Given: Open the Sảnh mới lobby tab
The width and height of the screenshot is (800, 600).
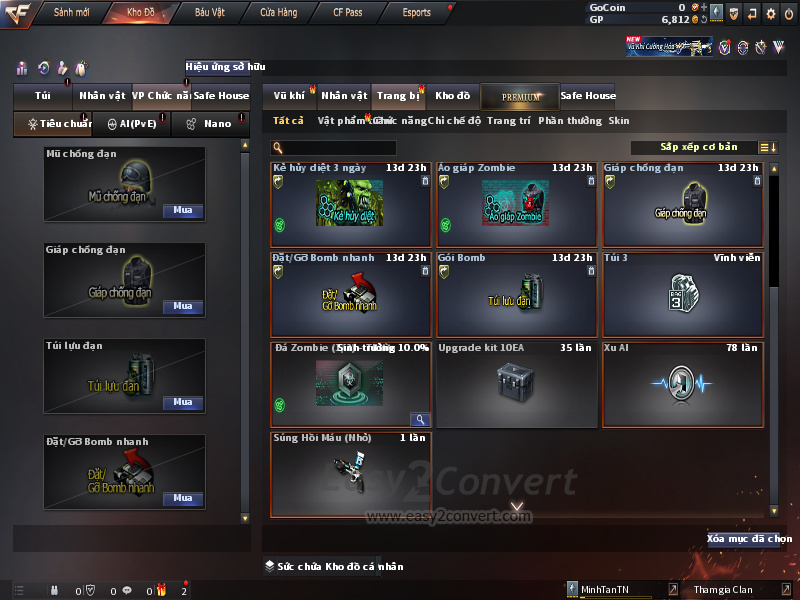Looking at the screenshot, I should (72, 13).
